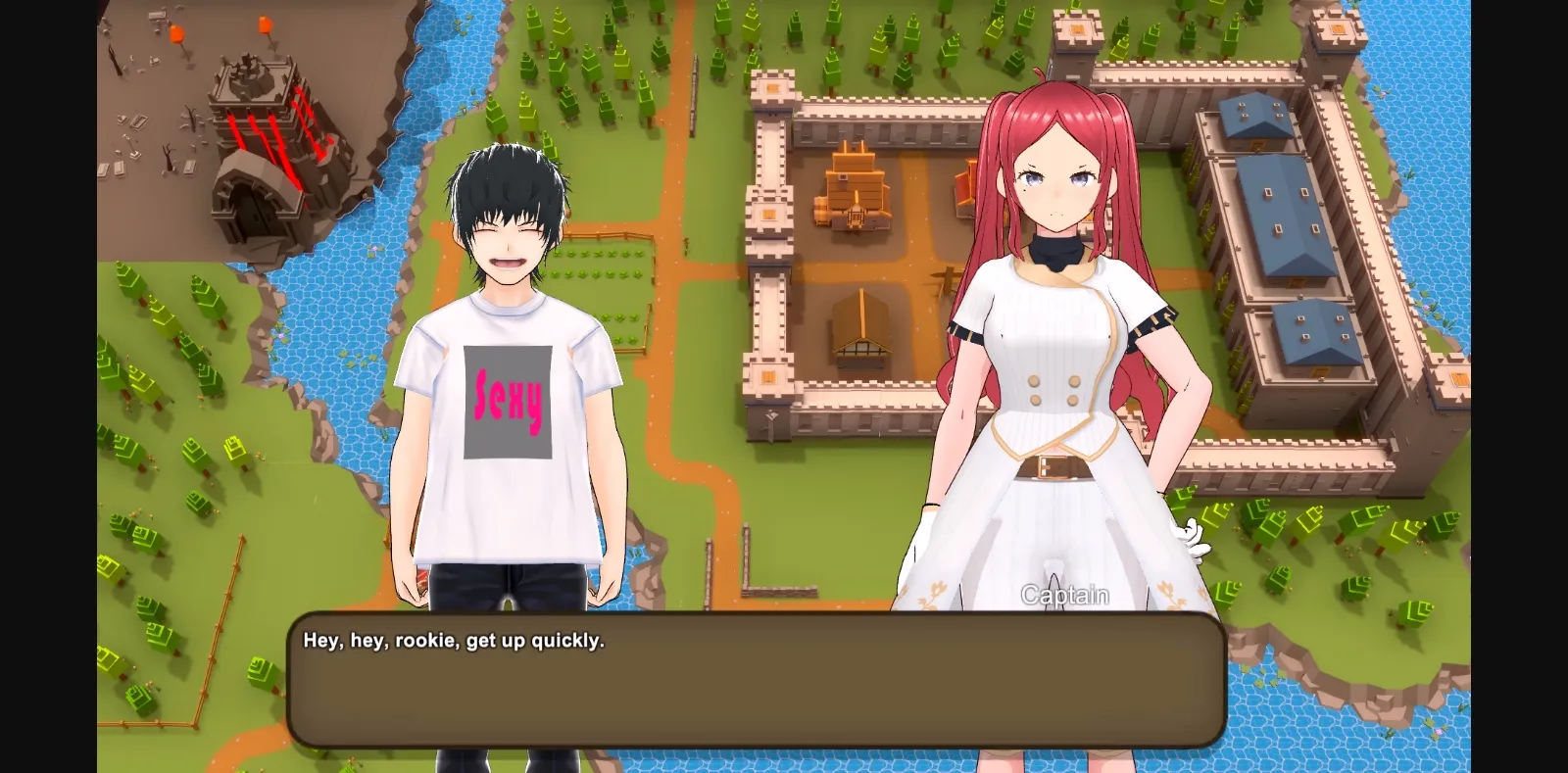Click the pink "Sexy" logo on the shirt
The height and width of the screenshot is (773, 1568).
point(510,399)
